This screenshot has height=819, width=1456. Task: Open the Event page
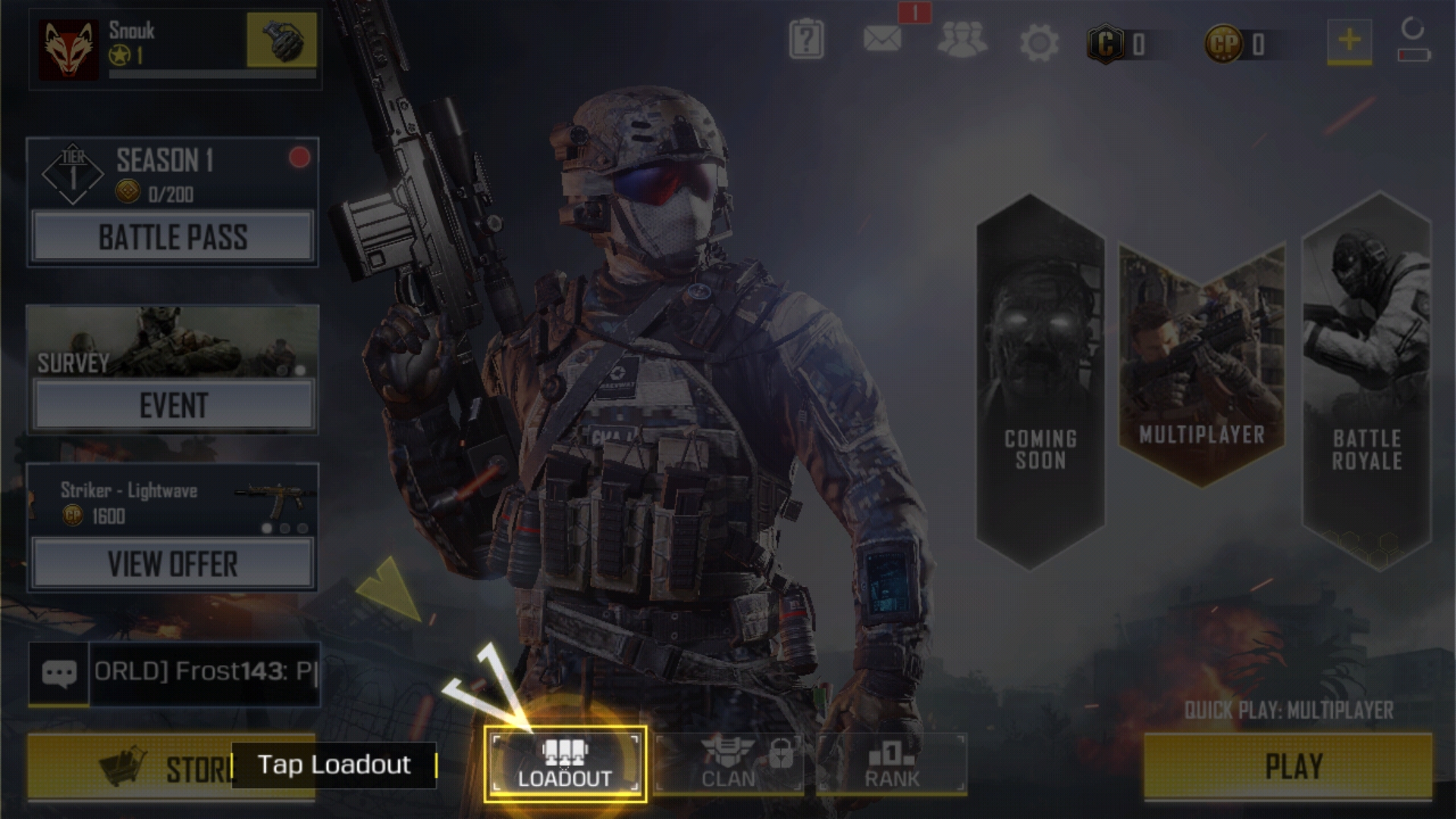pyautogui.click(x=173, y=406)
